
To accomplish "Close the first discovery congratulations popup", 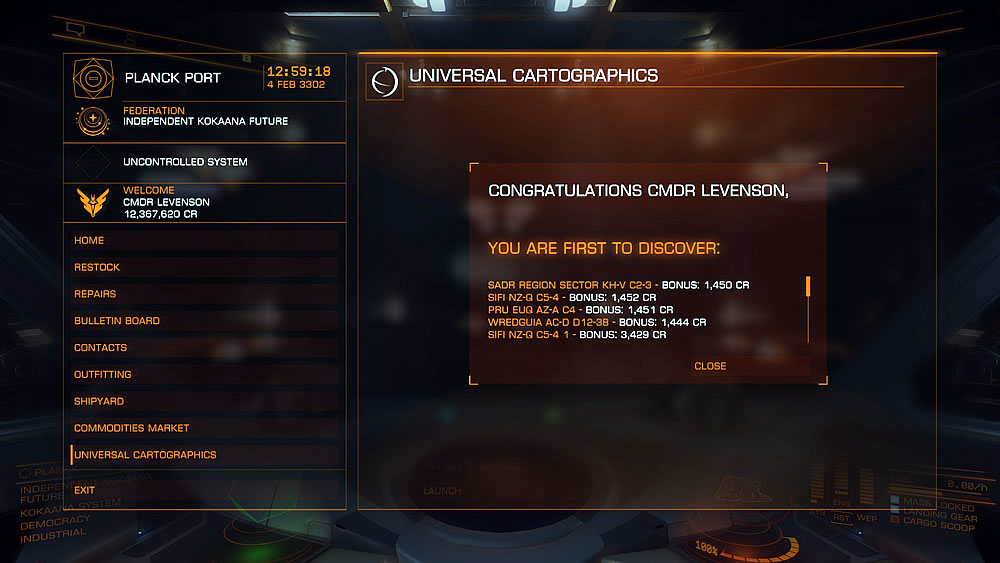I will tap(710, 366).
